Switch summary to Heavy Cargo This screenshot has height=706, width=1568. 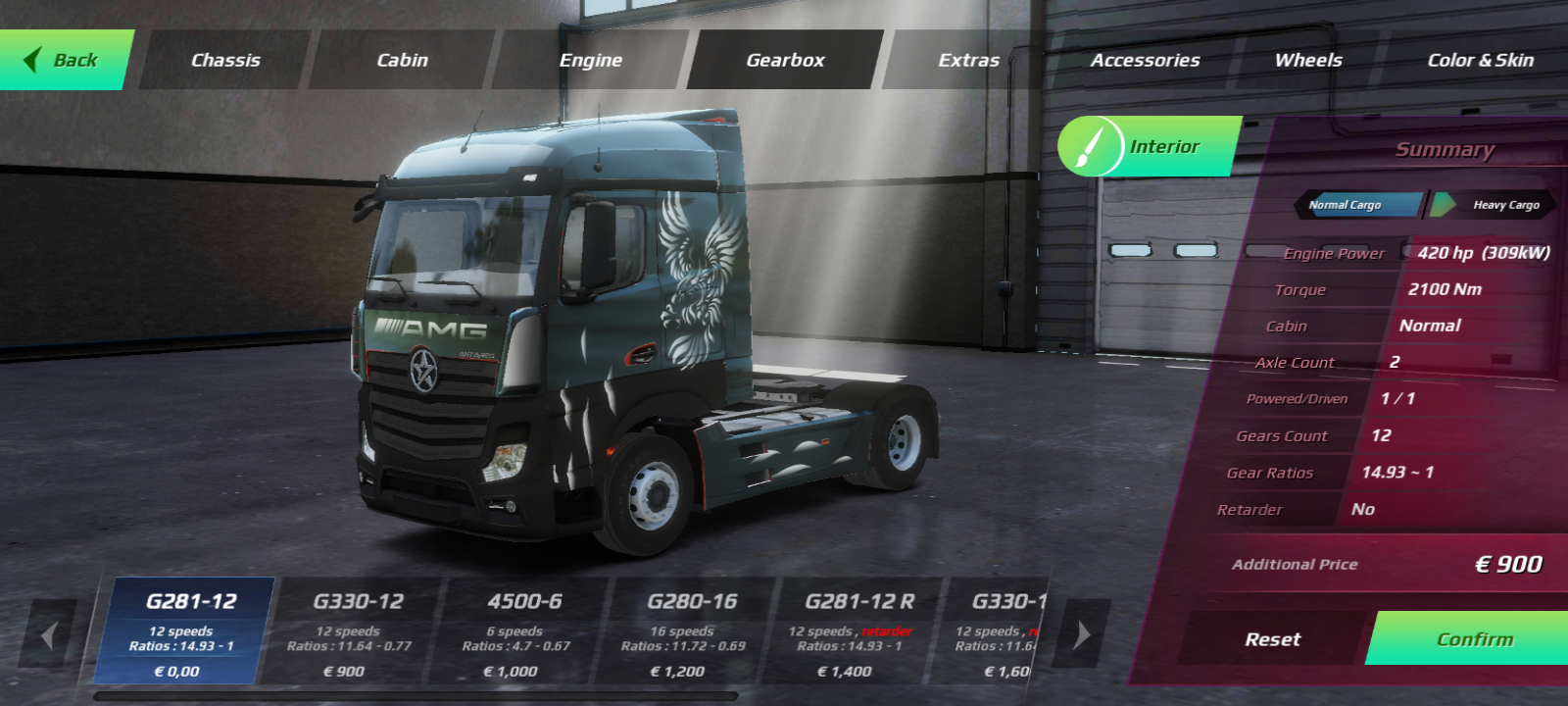point(1499,205)
